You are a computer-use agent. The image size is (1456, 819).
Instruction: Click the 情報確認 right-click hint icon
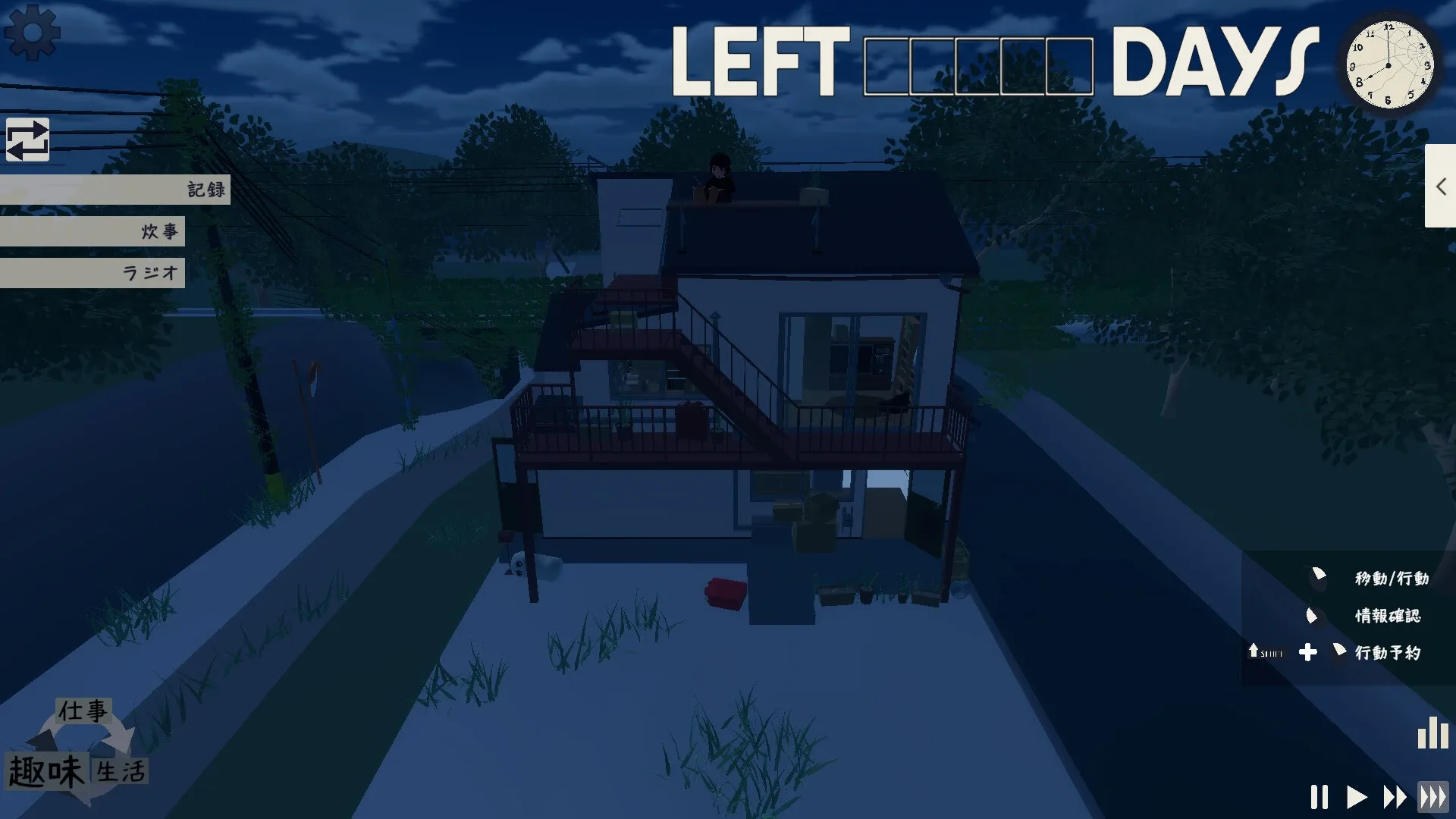1313,616
